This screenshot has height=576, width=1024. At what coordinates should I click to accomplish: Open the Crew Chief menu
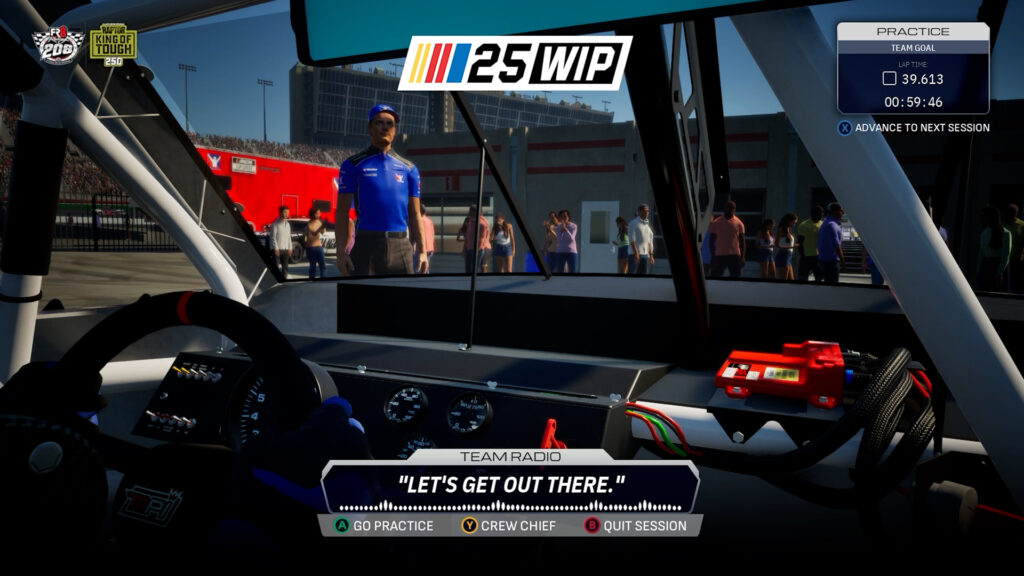click(508, 525)
